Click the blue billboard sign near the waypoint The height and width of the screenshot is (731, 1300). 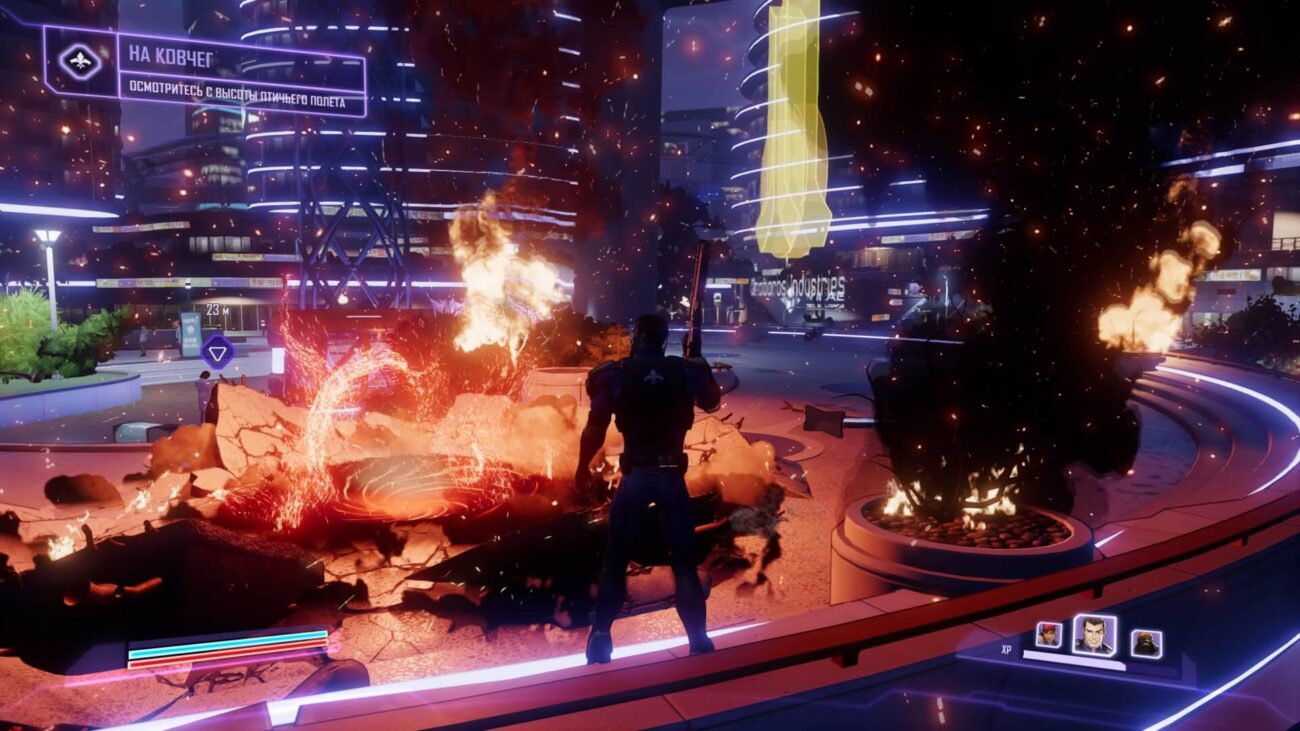click(190, 335)
